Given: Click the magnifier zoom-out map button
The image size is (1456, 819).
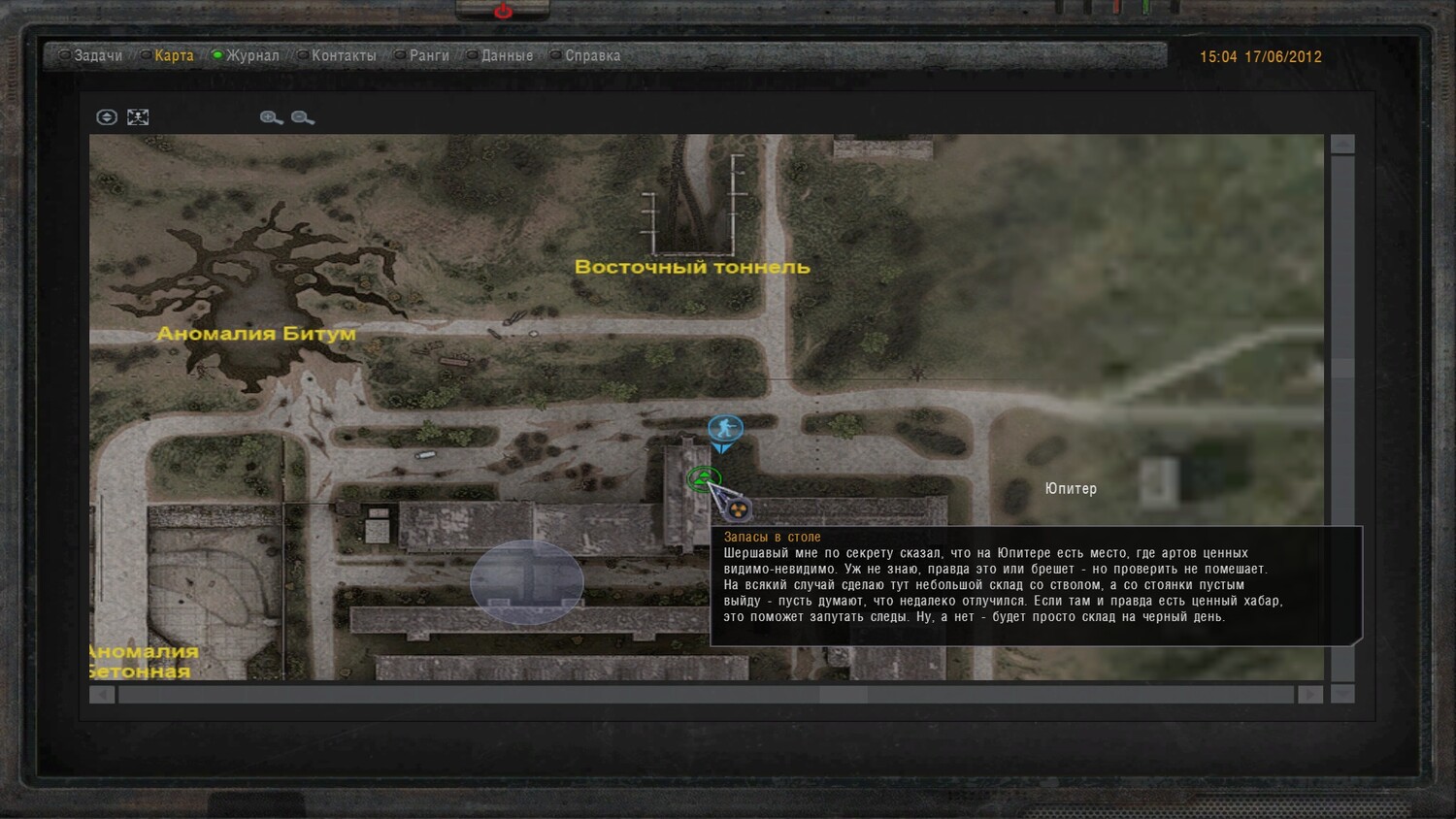Looking at the screenshot, I should (302, 117).
